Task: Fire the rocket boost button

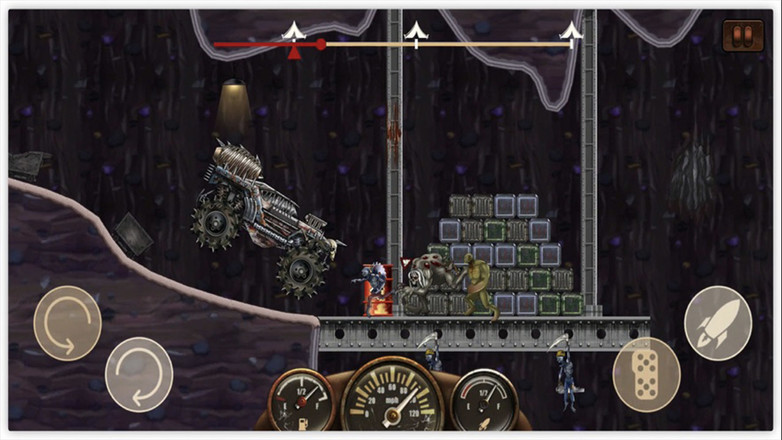Action: 717,321
